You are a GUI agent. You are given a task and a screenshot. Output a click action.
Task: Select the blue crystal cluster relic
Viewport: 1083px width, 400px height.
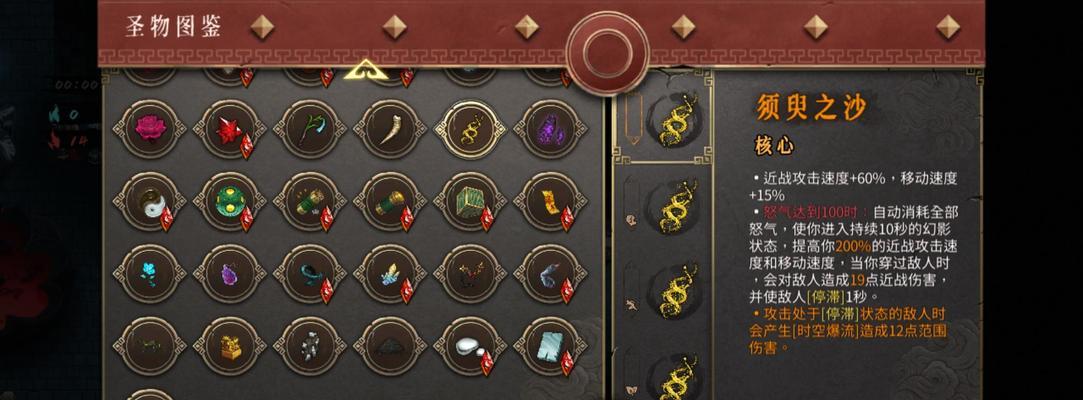pyautogui.click(x=390, y=272)
